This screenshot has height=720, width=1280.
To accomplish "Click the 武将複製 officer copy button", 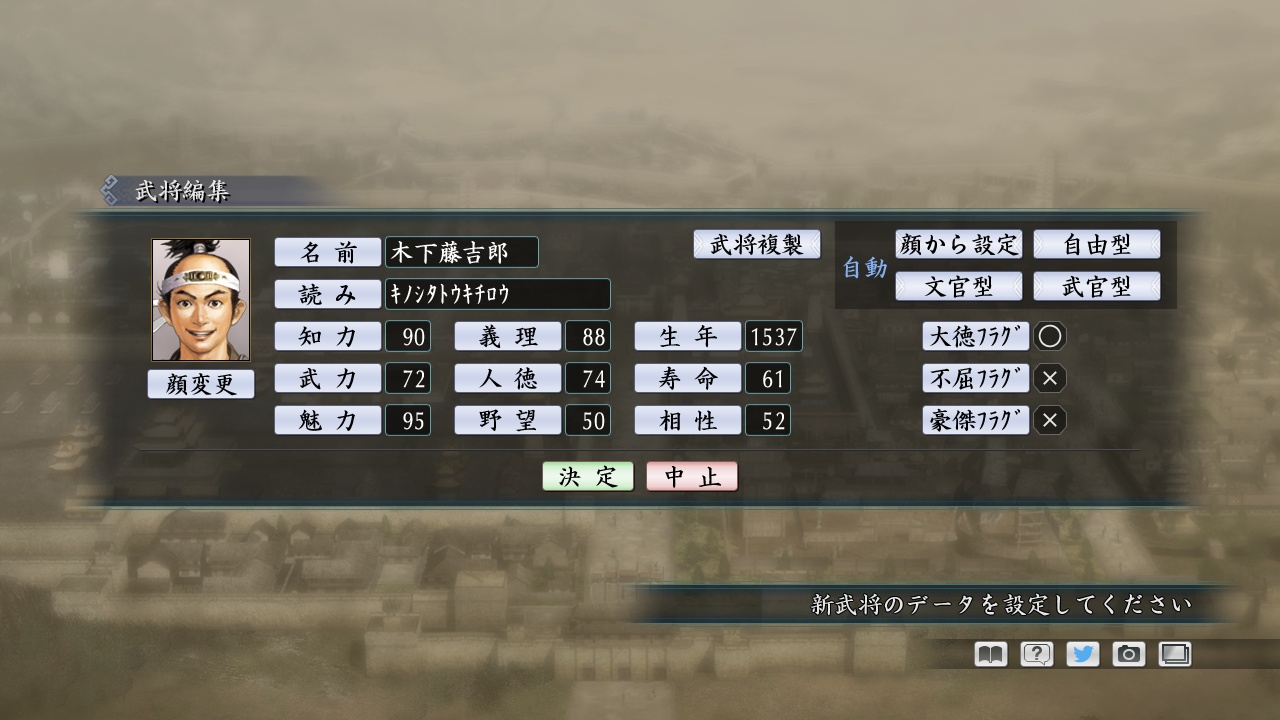I will [757, 244].
